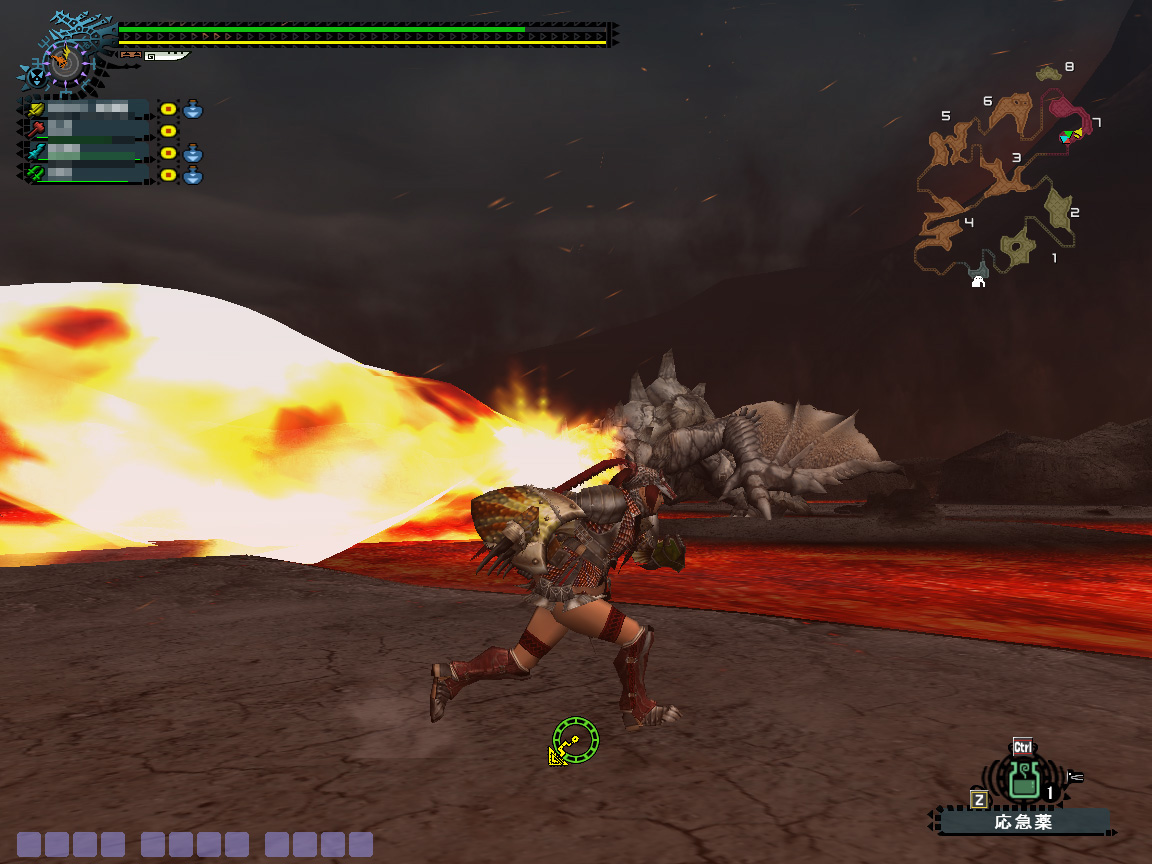Click the green circular target cursor
1152x864 pixels.
576,740
